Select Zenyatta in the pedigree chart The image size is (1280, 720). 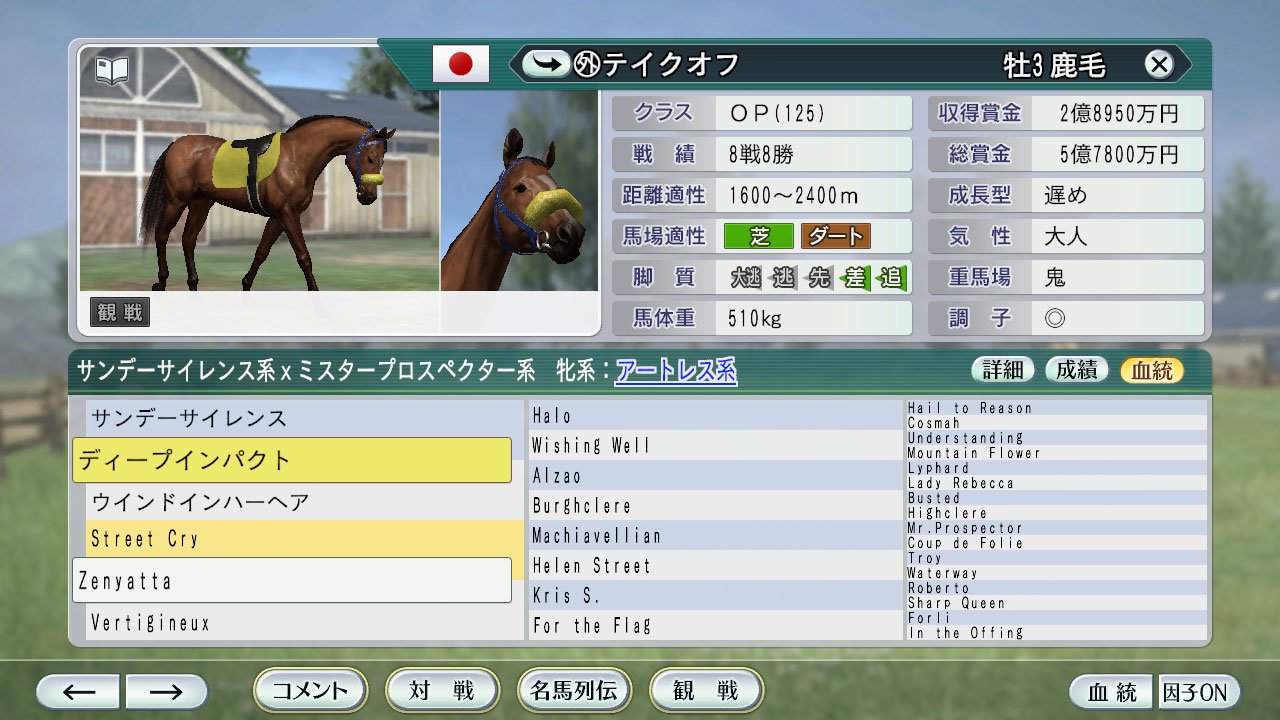coord(290,580)
